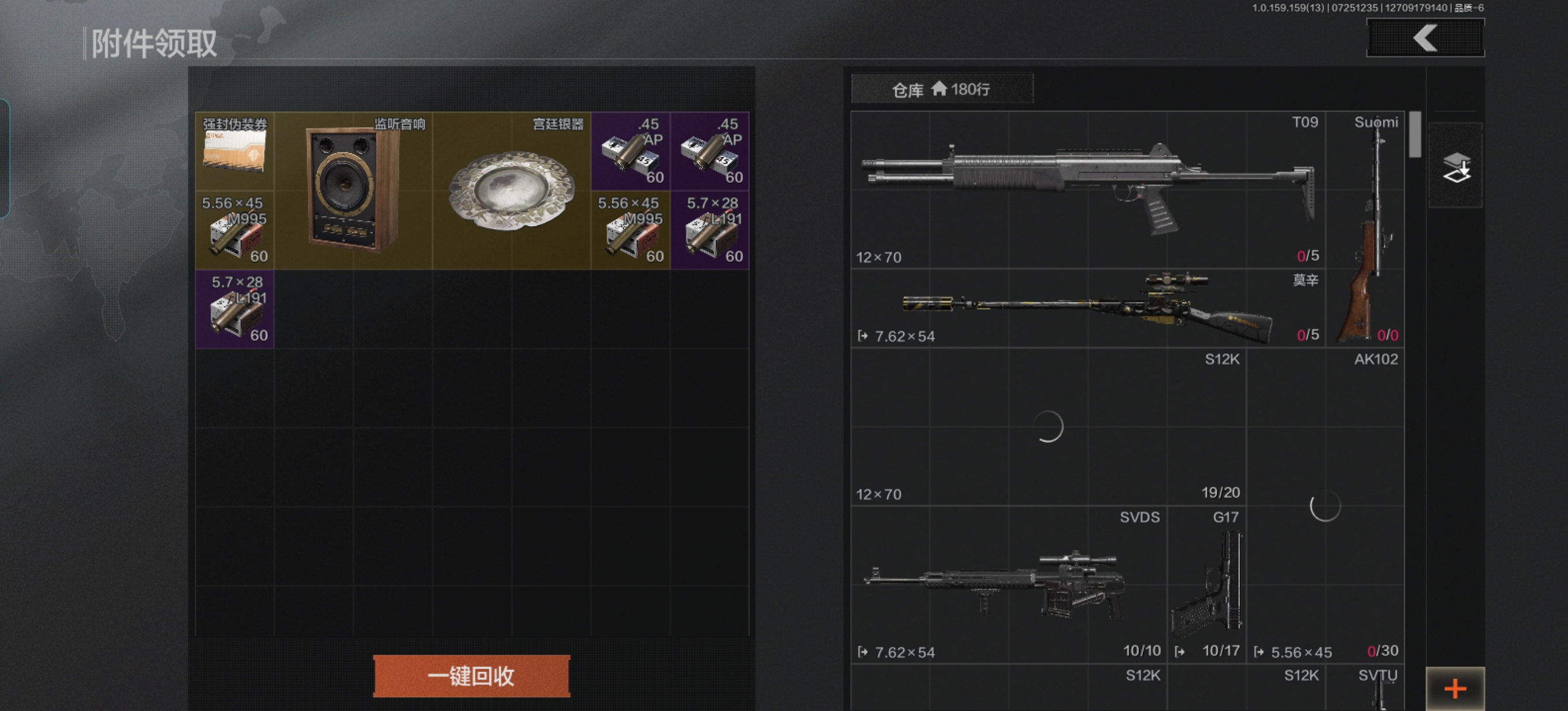This screenshot has height=711, width=1568.
Task: Choose the 宫廷银器 silver plate item
Action: pos(511,190)
